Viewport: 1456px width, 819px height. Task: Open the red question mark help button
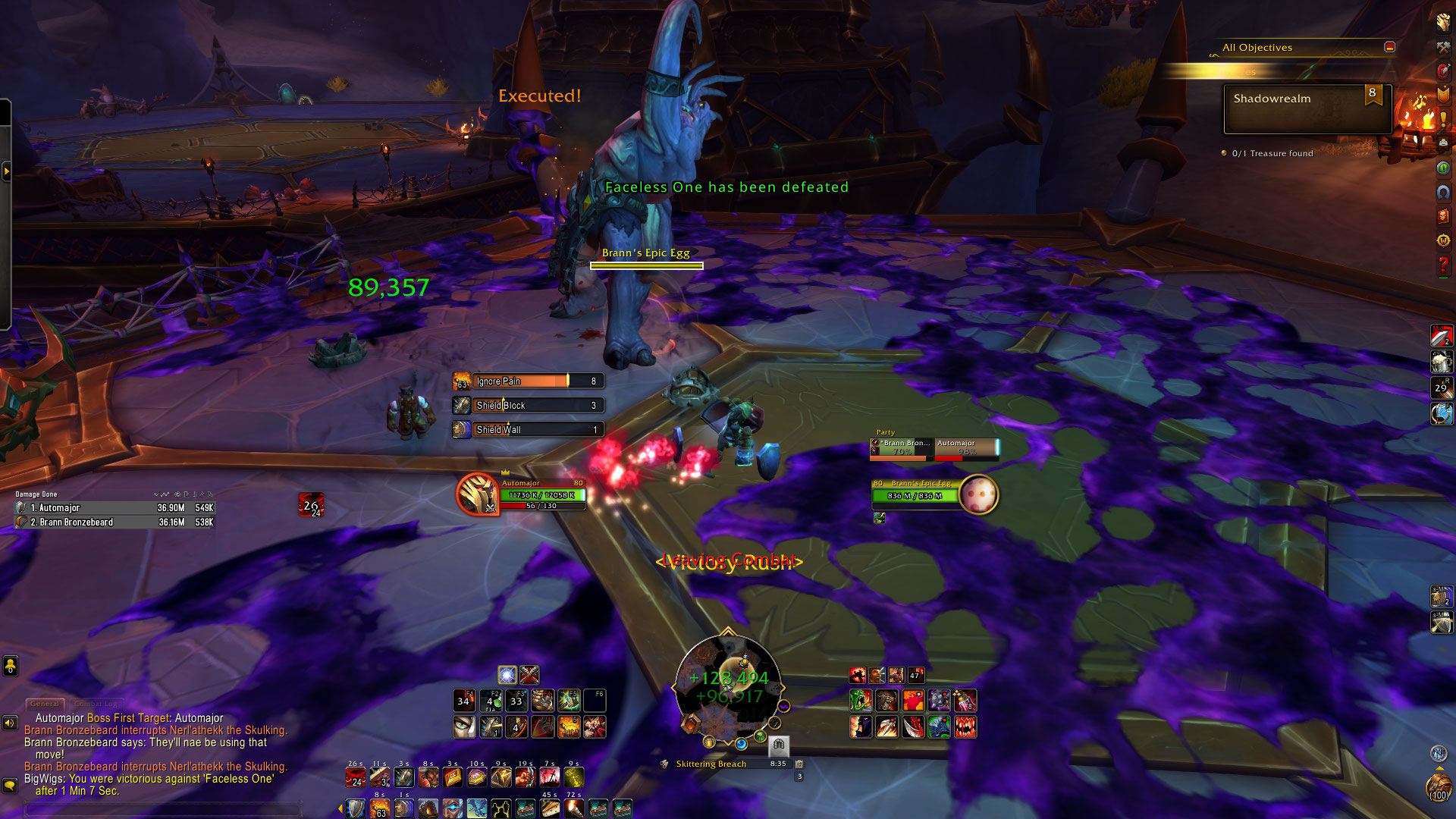(x=1443, y=265)
